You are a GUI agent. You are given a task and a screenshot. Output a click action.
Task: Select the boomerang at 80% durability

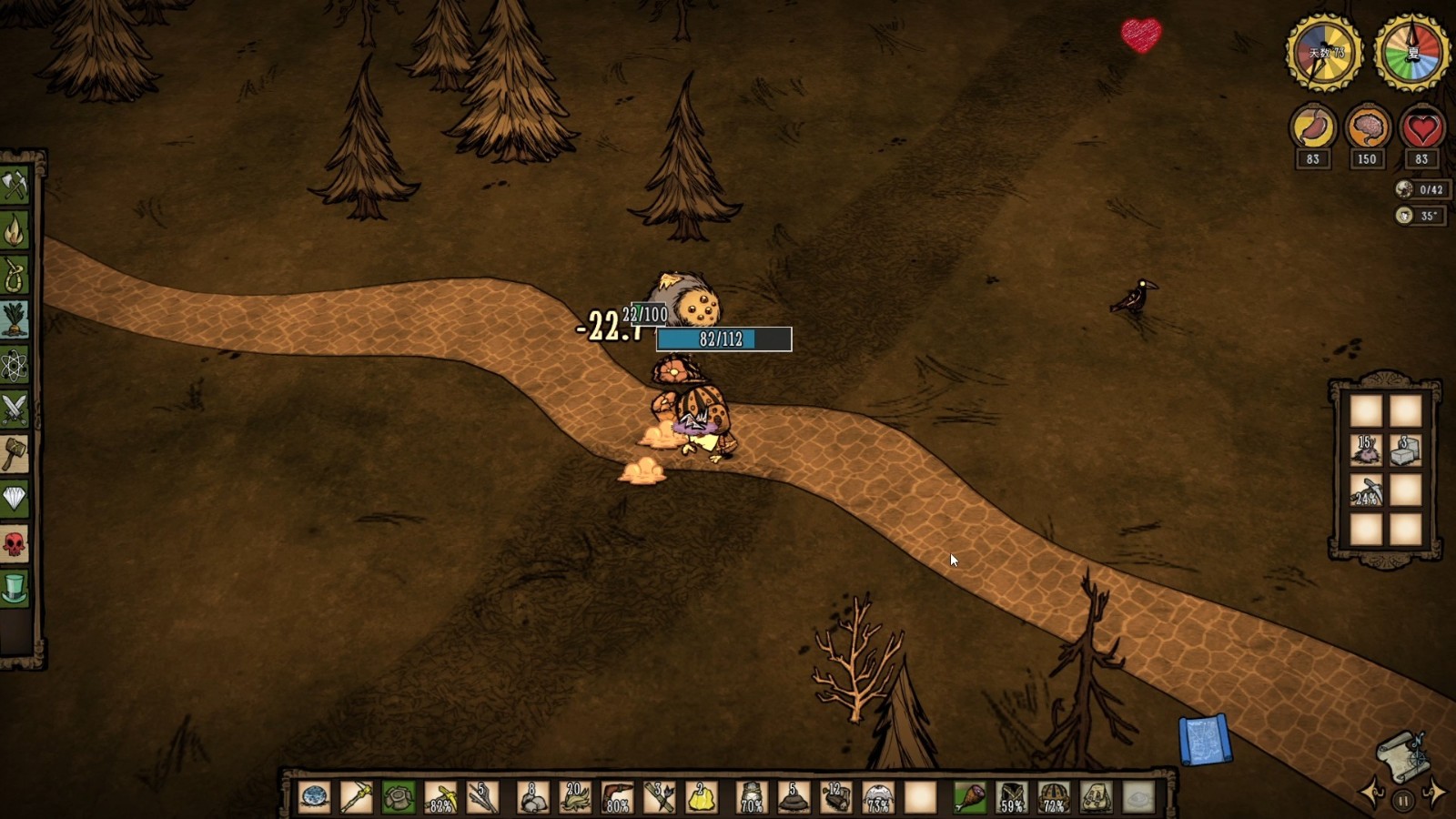click(616, 797)
